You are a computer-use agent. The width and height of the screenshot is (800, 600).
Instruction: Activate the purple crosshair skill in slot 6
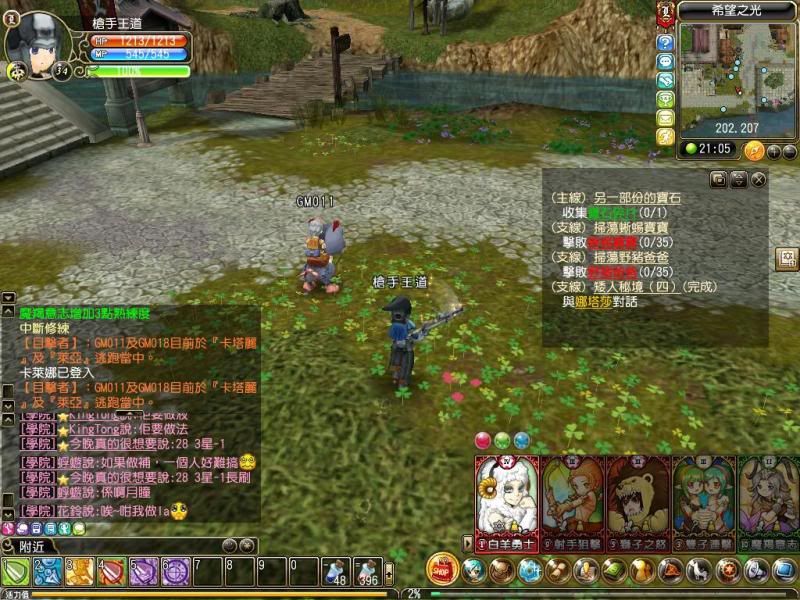tap(175, 572)
